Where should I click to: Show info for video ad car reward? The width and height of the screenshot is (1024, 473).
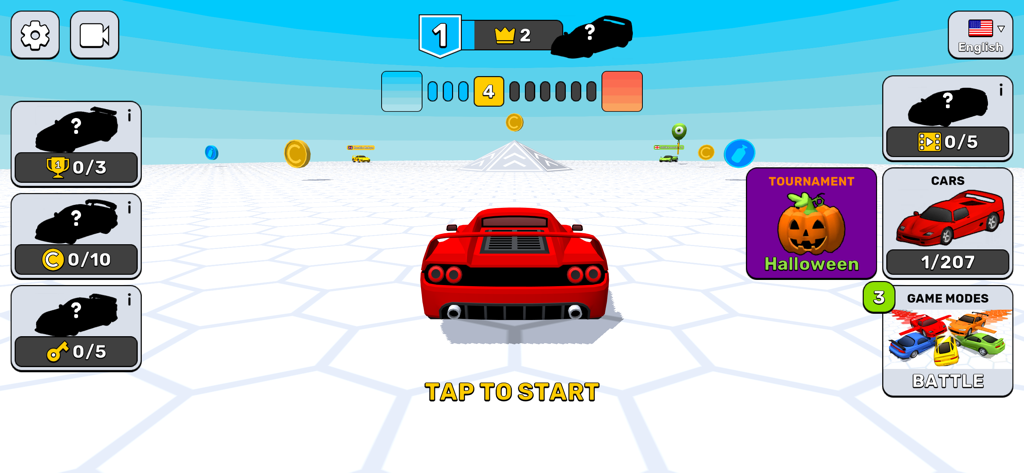click(1001, 90)
